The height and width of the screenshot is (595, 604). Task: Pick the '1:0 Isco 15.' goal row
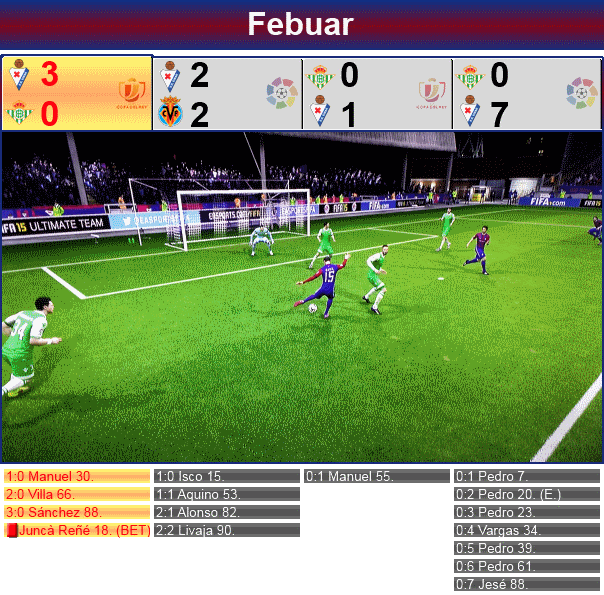[227, 477]
